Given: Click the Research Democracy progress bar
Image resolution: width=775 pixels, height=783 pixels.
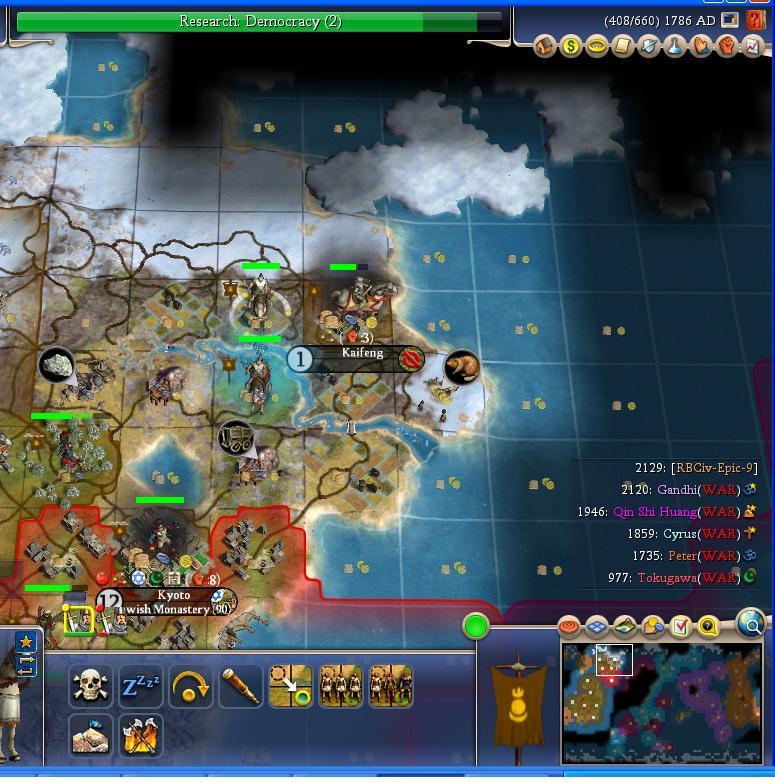Looking at the screenshot, I should 259,21.
